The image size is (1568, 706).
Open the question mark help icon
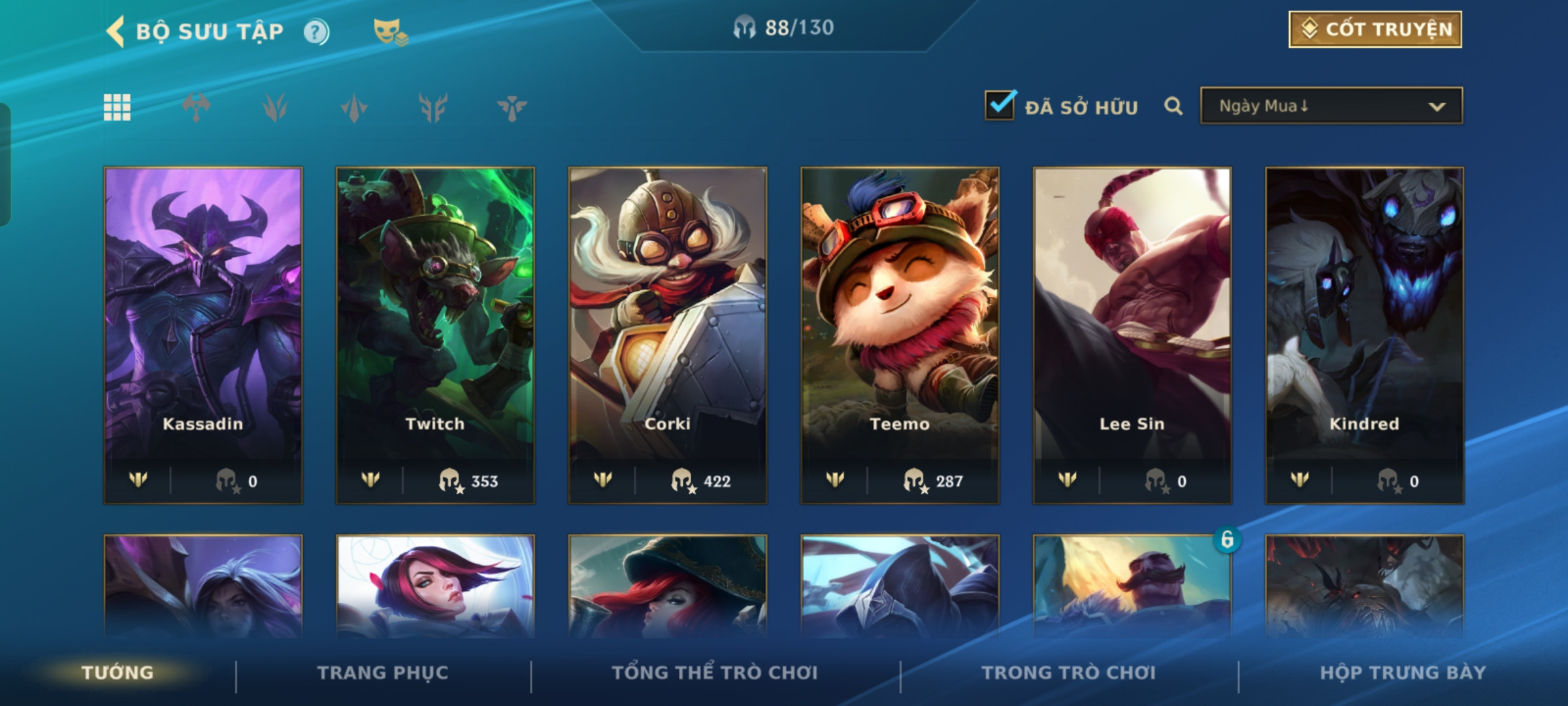(316, 31)
